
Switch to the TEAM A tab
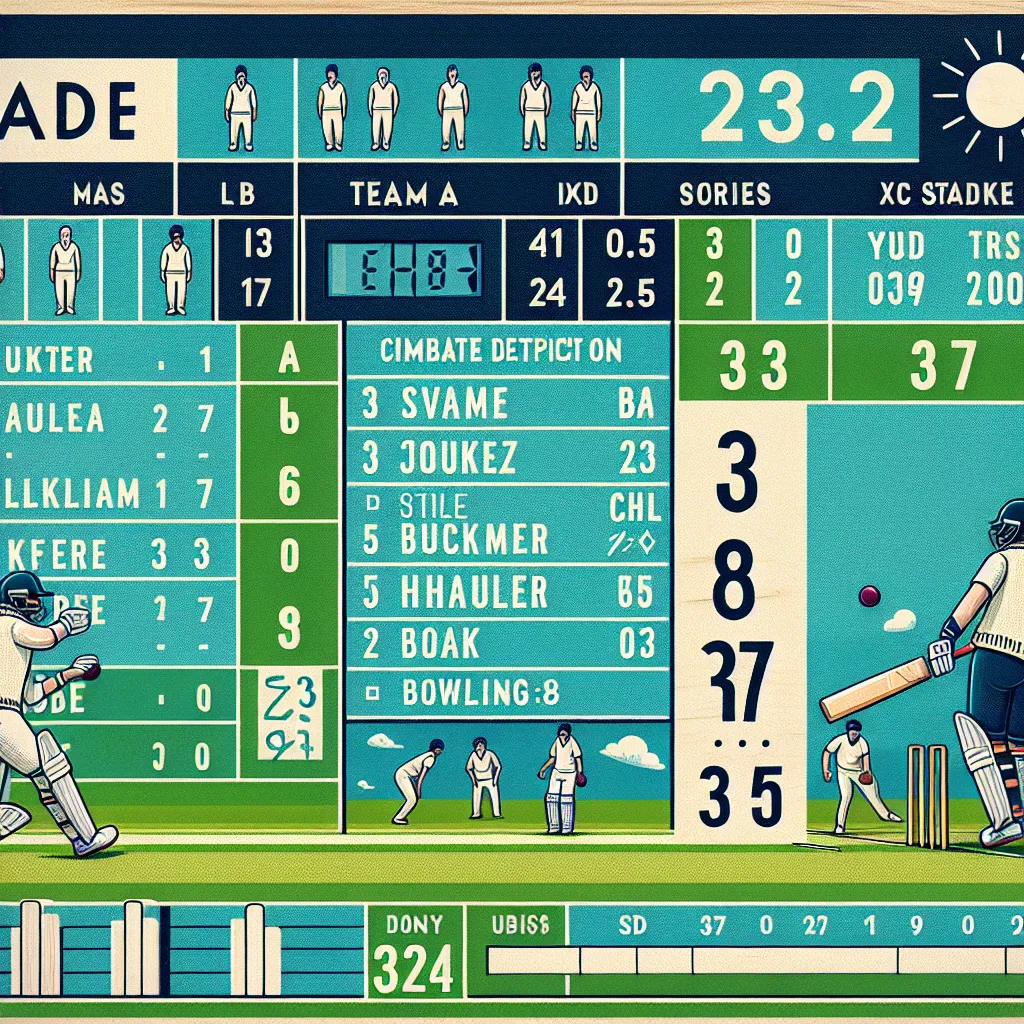(402, 192)
